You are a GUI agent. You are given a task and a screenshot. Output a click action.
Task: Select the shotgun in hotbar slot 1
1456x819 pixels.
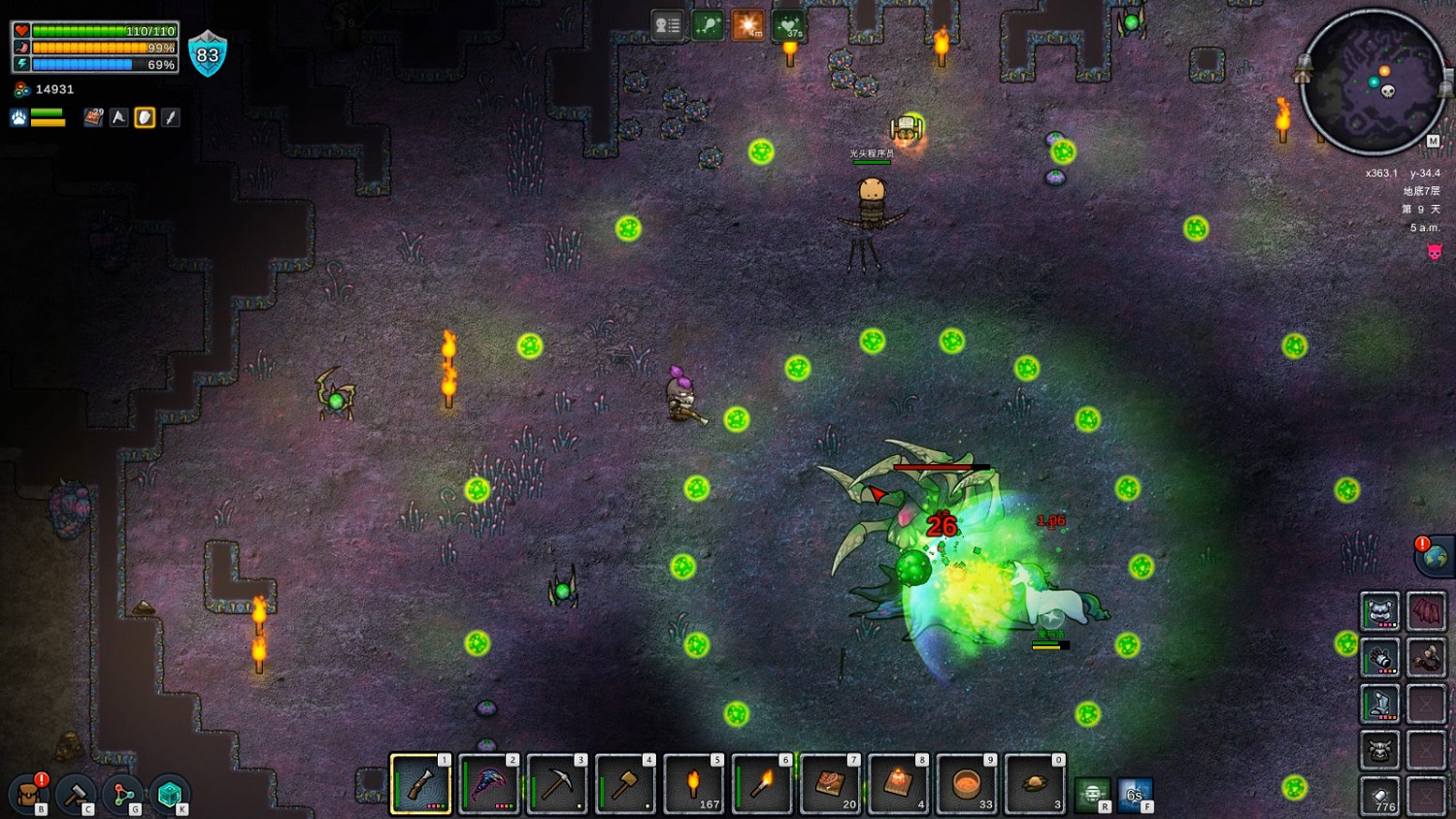419,784
